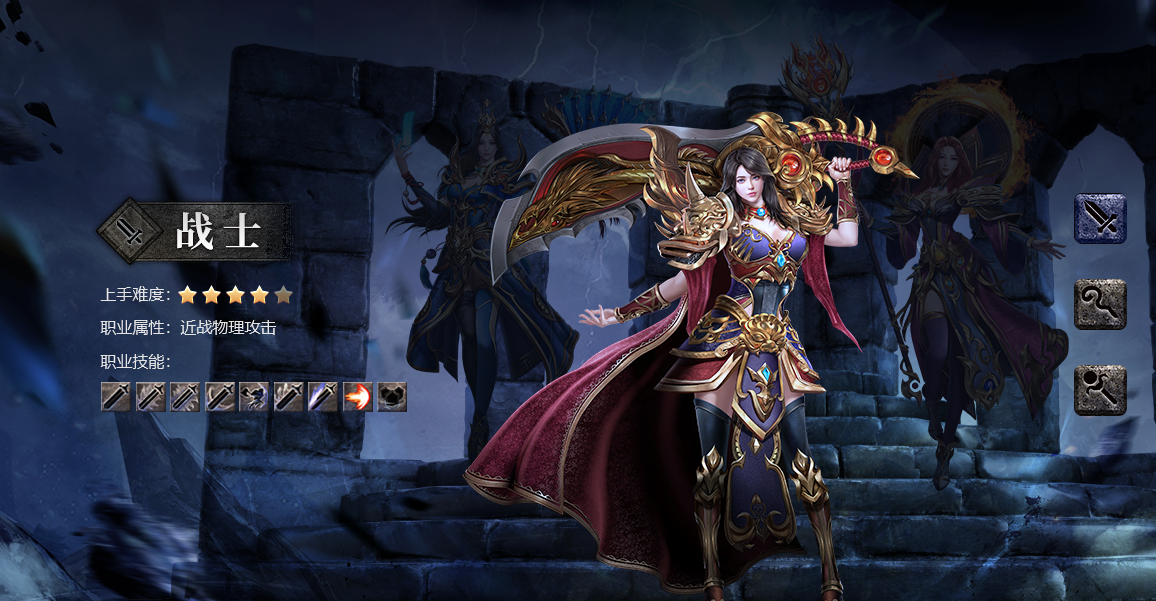Viewport: 1156px width, 601px height.
Task: Open the dark armor skill icon
Action: 392,396
